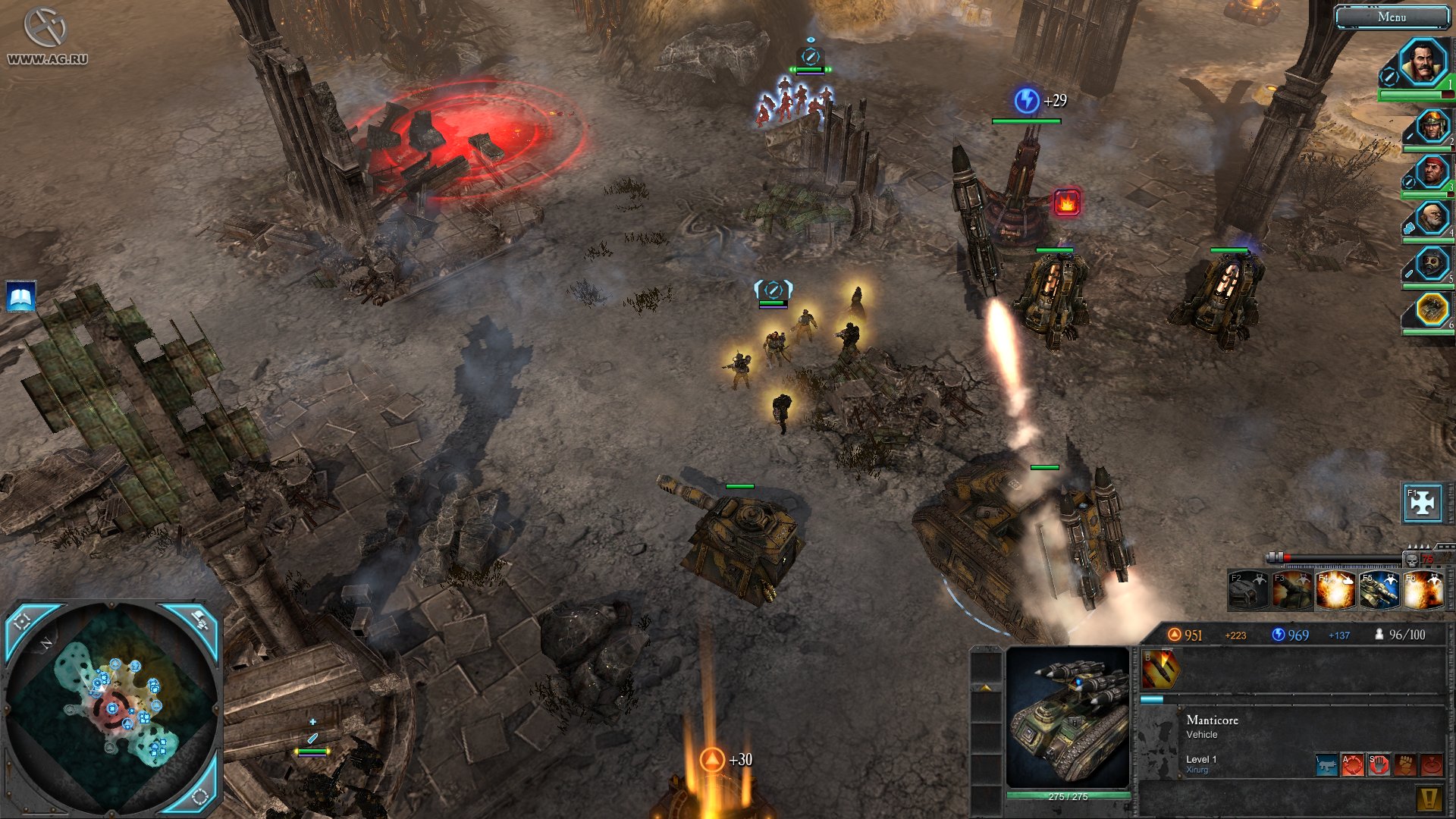Use the F4 explosion global ability
Image resolution: width=1456 pixels, height=819 pixels.
click(1335, 591)
